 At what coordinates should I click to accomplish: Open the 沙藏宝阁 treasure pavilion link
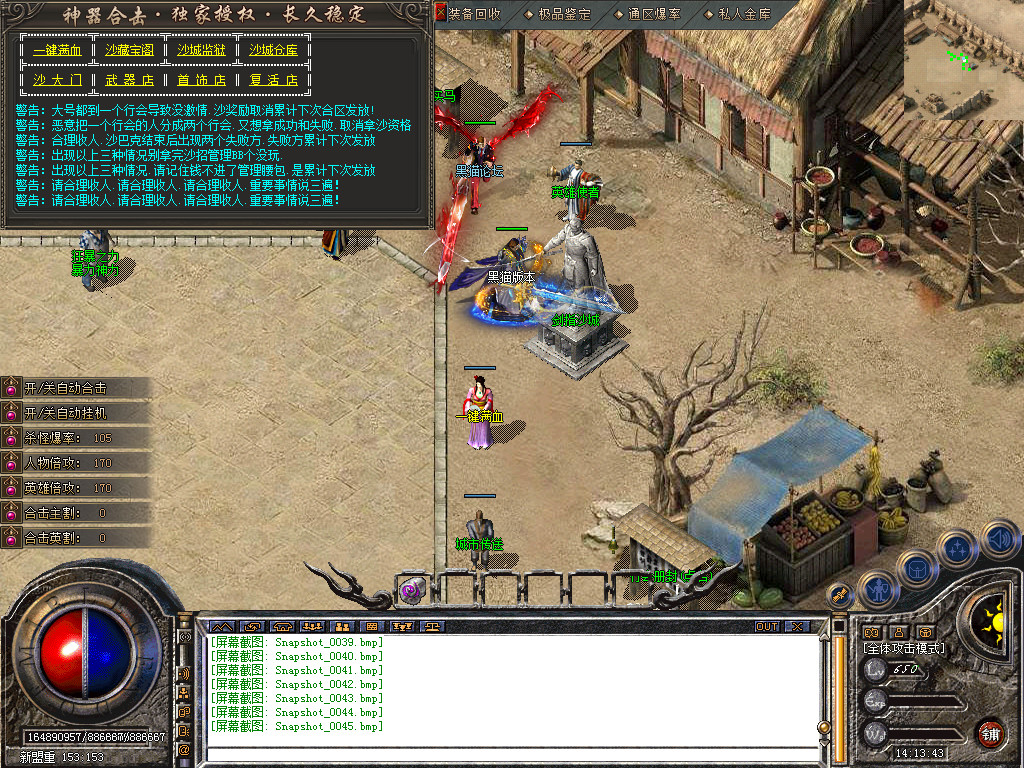click(x=130, y=50)
